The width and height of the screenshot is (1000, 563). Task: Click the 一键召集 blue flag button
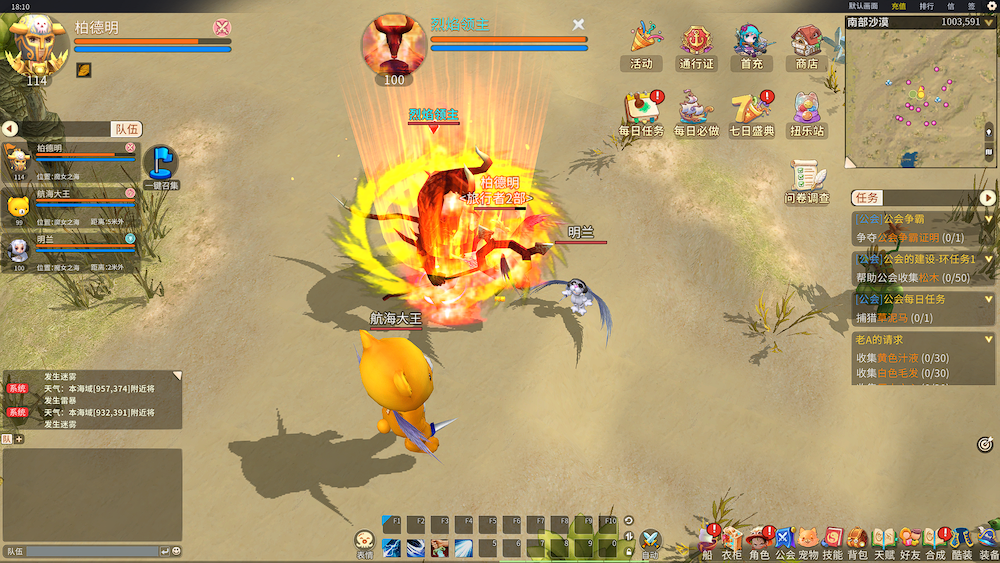point(161,165)
